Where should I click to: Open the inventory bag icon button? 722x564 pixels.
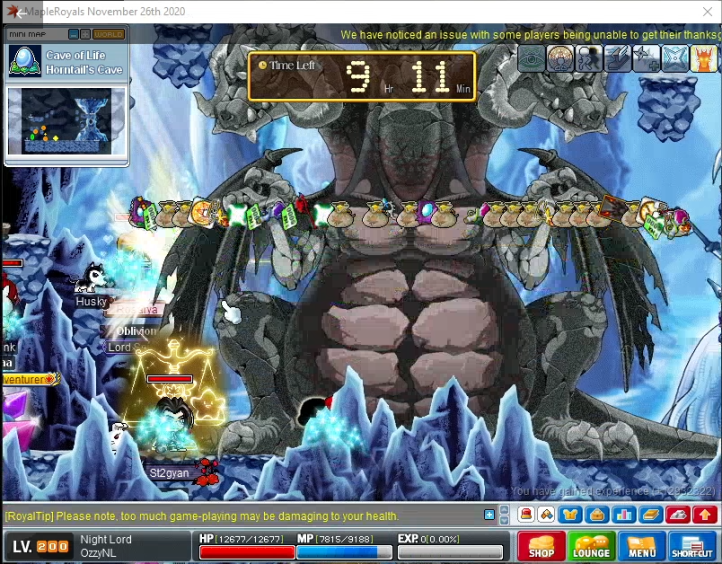click(597, 515)
